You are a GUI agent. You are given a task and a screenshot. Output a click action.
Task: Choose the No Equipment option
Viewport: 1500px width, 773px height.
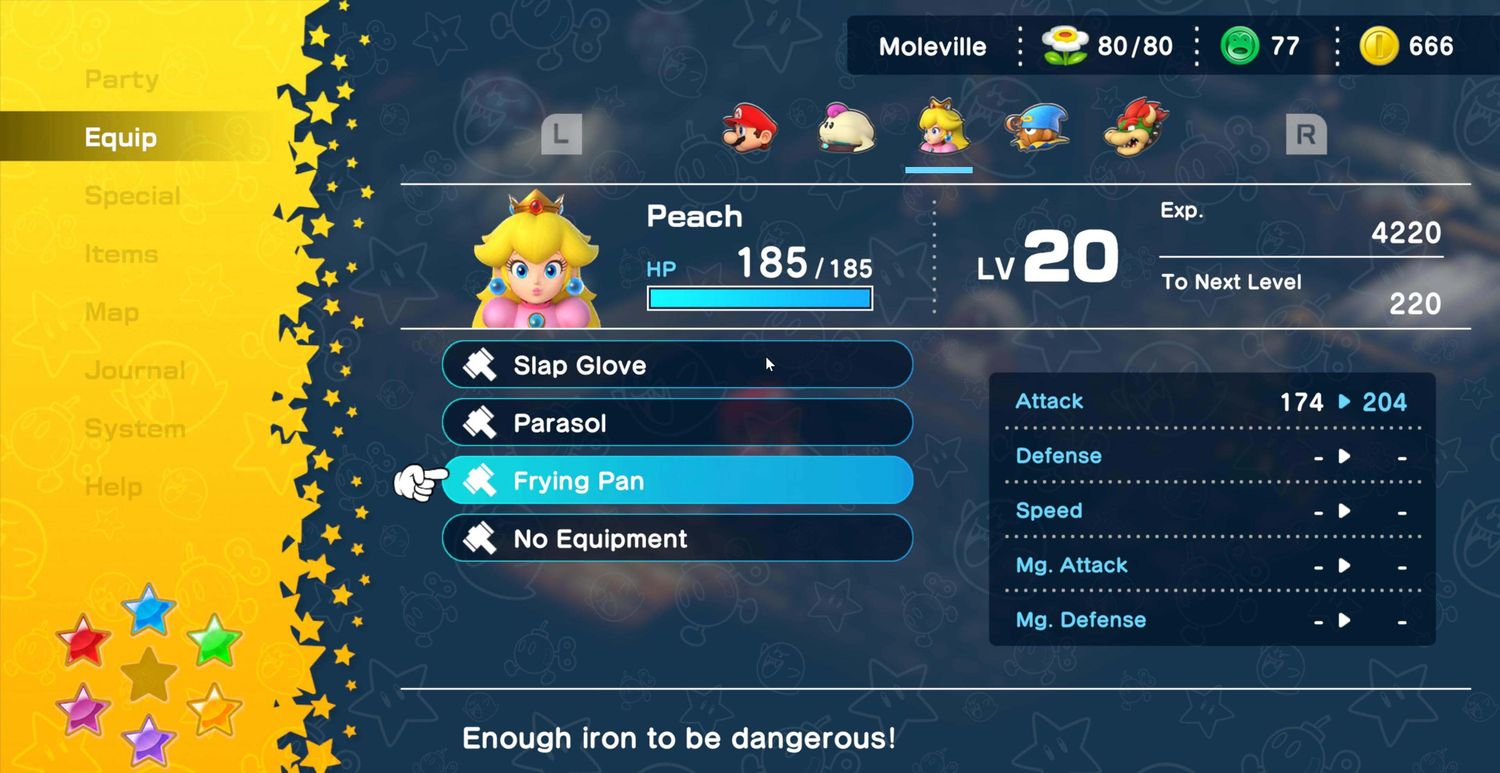pos(677,539)
